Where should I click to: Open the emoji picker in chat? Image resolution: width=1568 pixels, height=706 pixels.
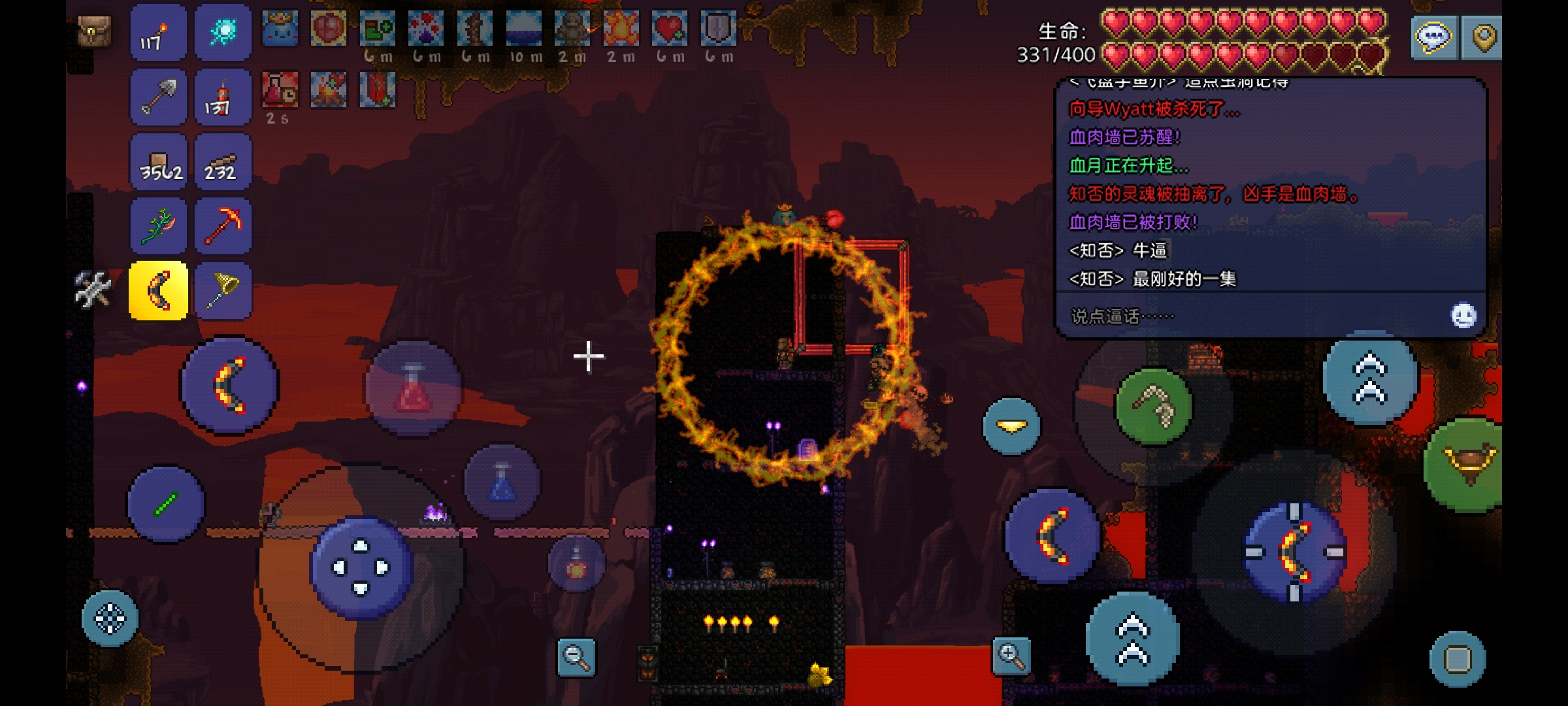pos(1463,316)
